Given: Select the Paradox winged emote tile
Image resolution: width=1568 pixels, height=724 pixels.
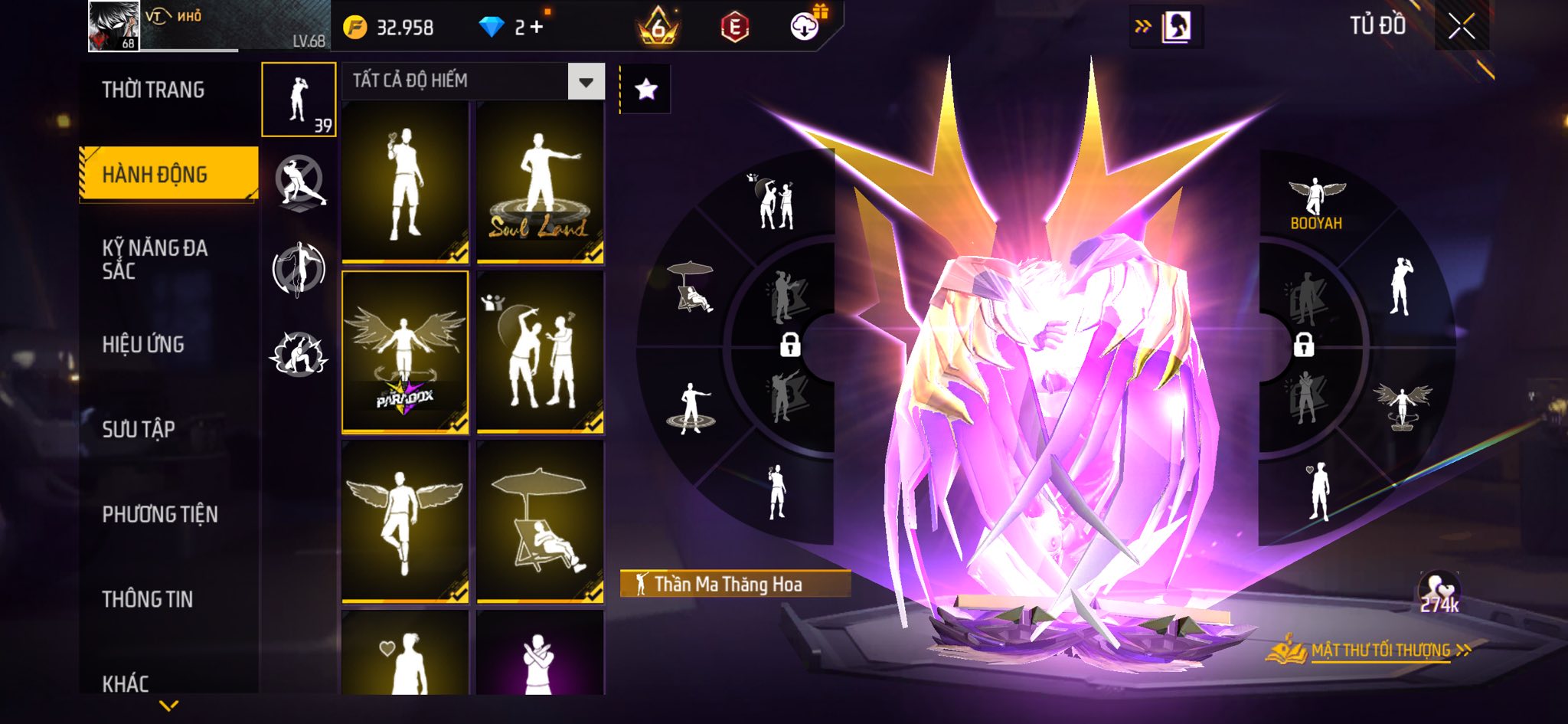Looking at the screenshot, I should tap(405, 352).
